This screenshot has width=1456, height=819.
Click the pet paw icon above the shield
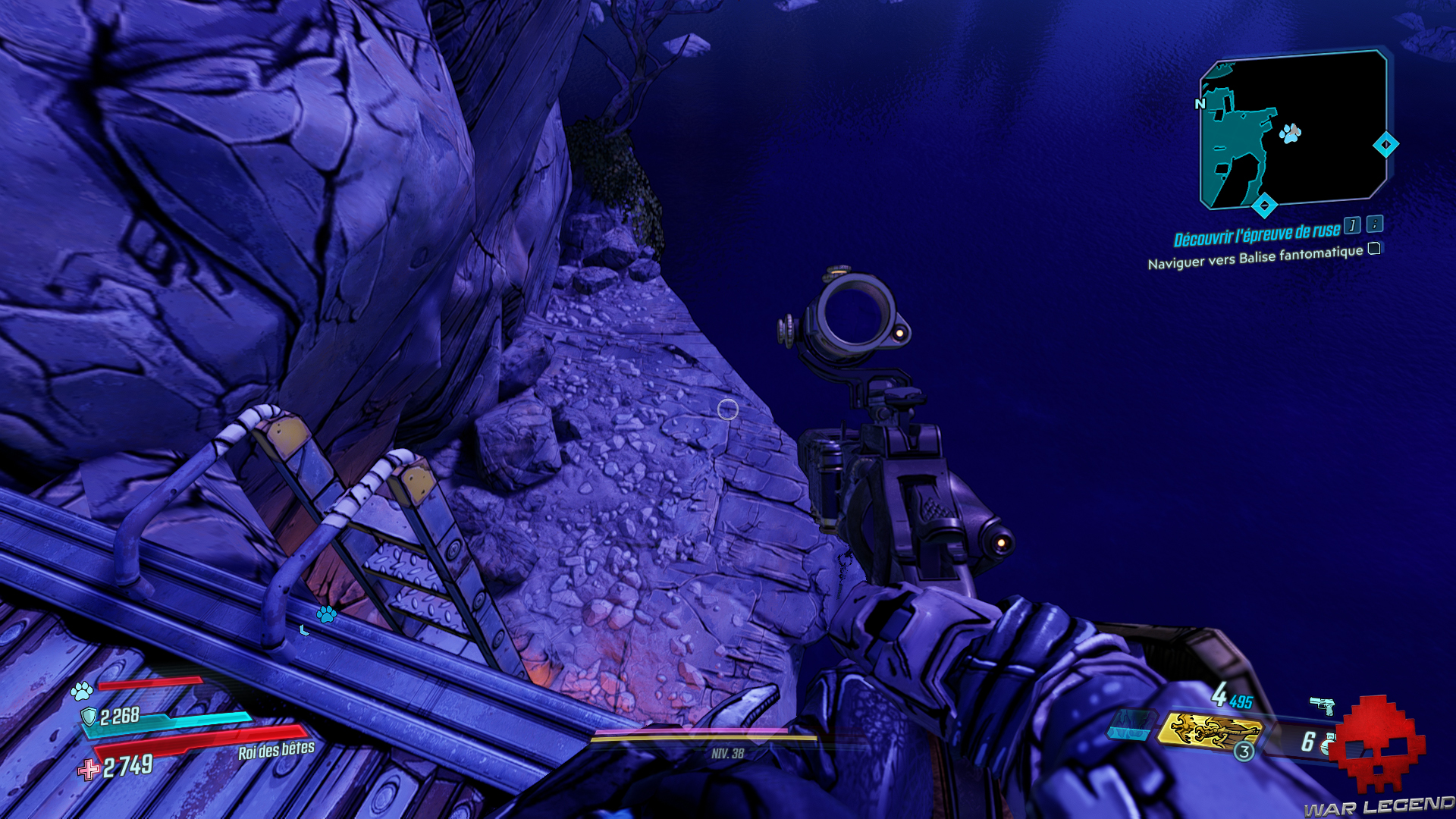tap(82, 691)
